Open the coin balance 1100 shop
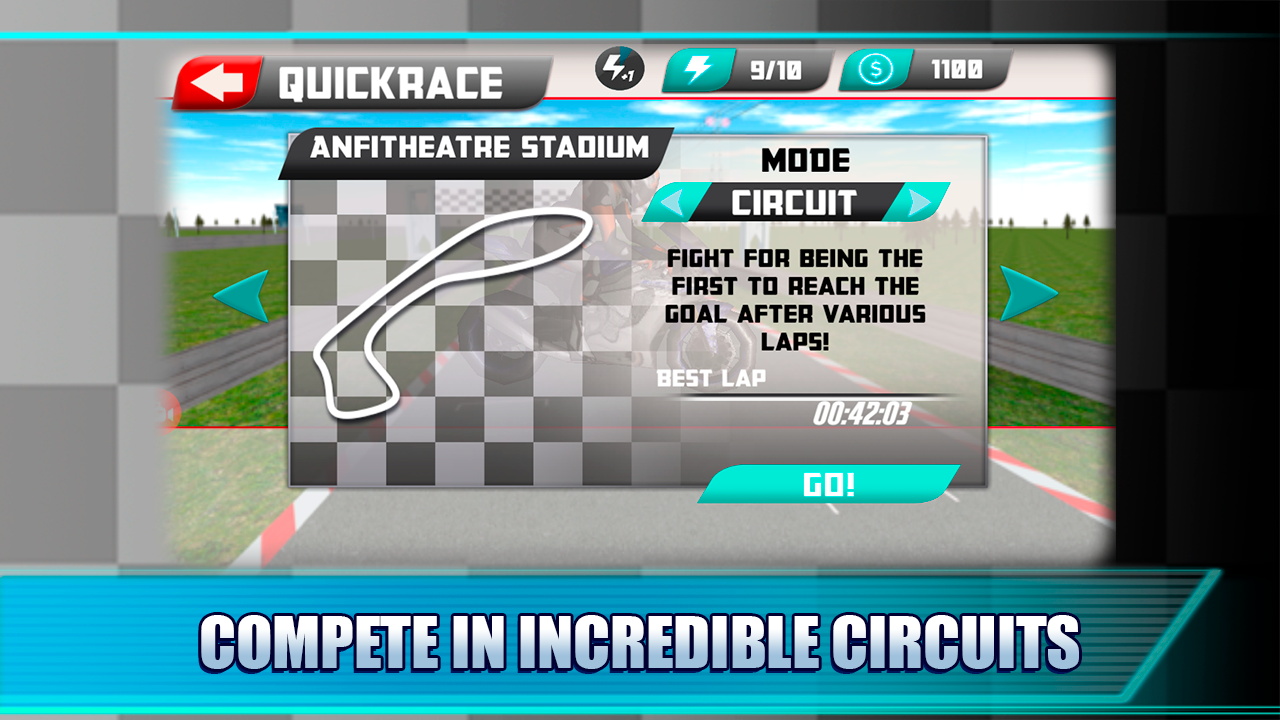 coord(925,70)
